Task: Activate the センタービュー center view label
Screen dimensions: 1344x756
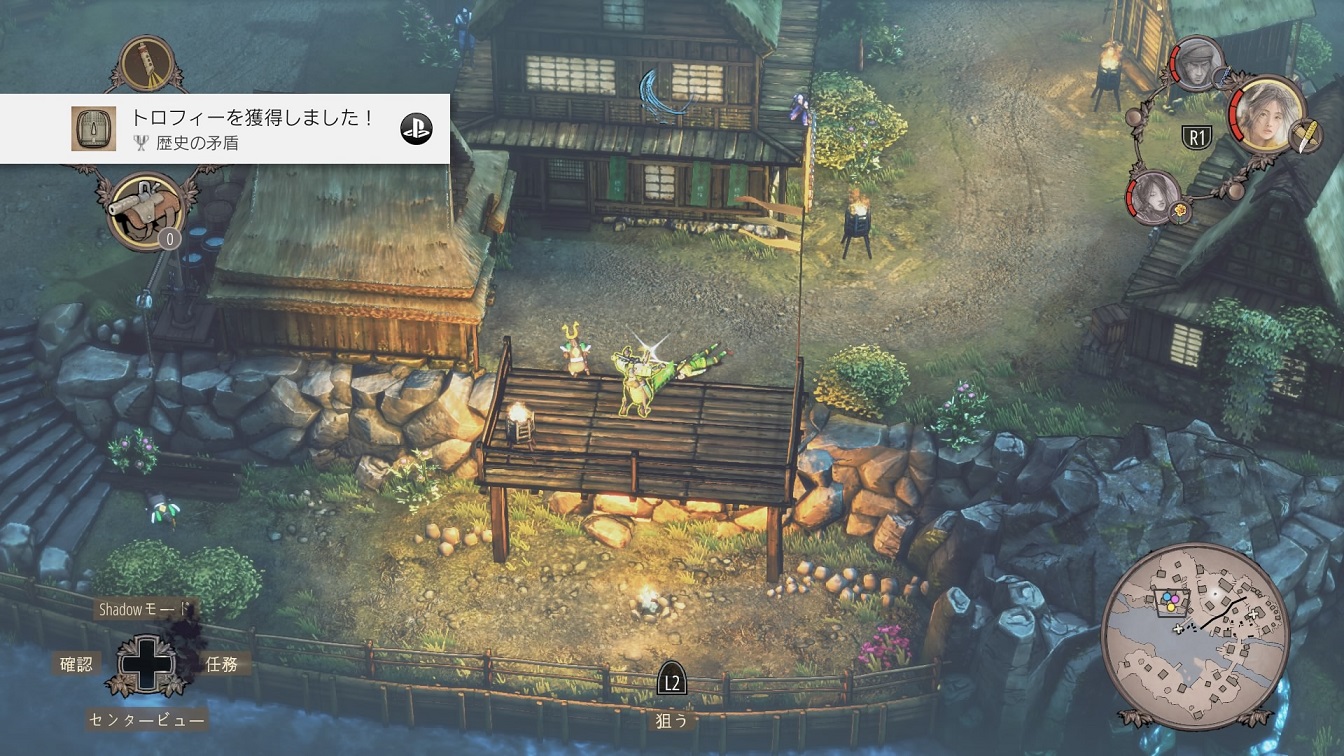Action: [x=147, y=719]
